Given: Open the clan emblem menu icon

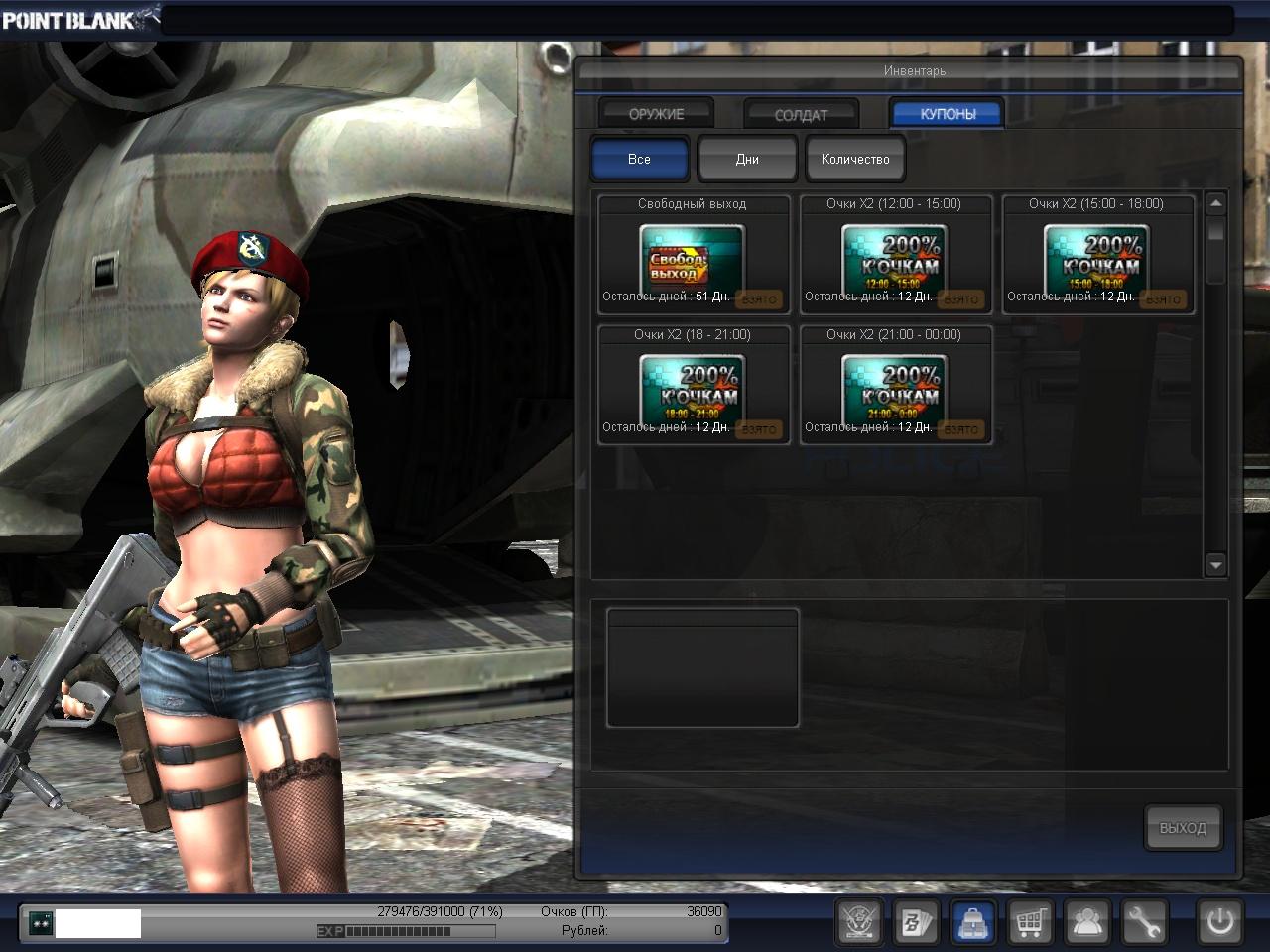Looking at the screenshot, I should click(x=859, y=923).
